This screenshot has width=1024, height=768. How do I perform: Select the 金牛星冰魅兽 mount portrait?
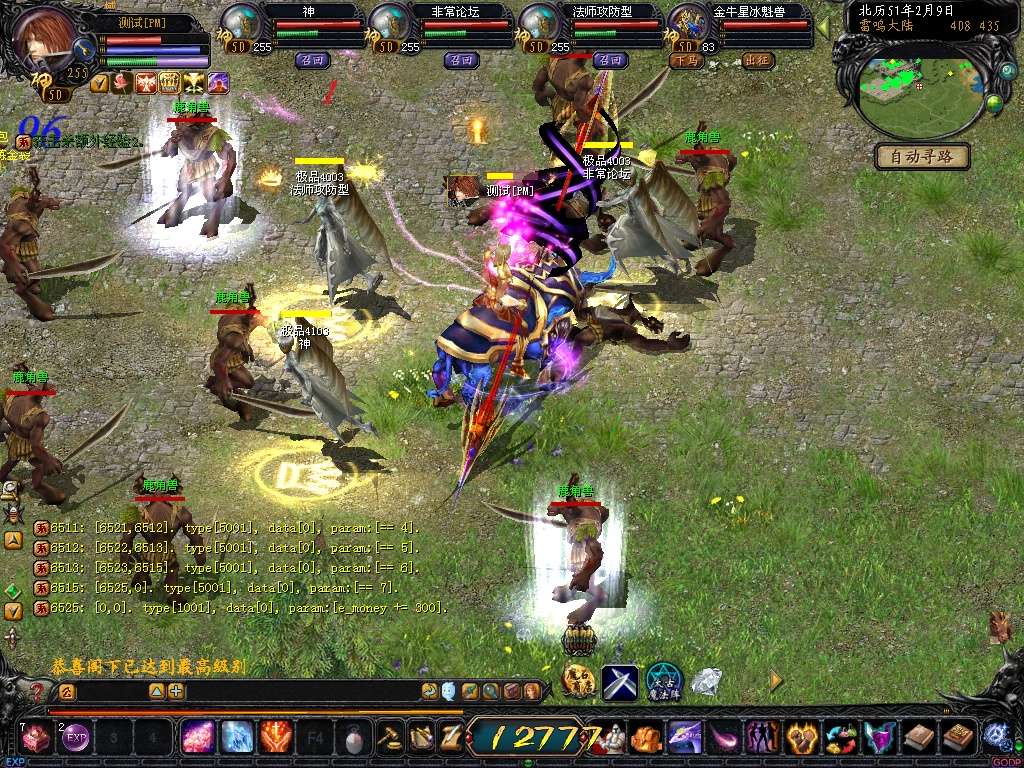[x=688, y=24]
